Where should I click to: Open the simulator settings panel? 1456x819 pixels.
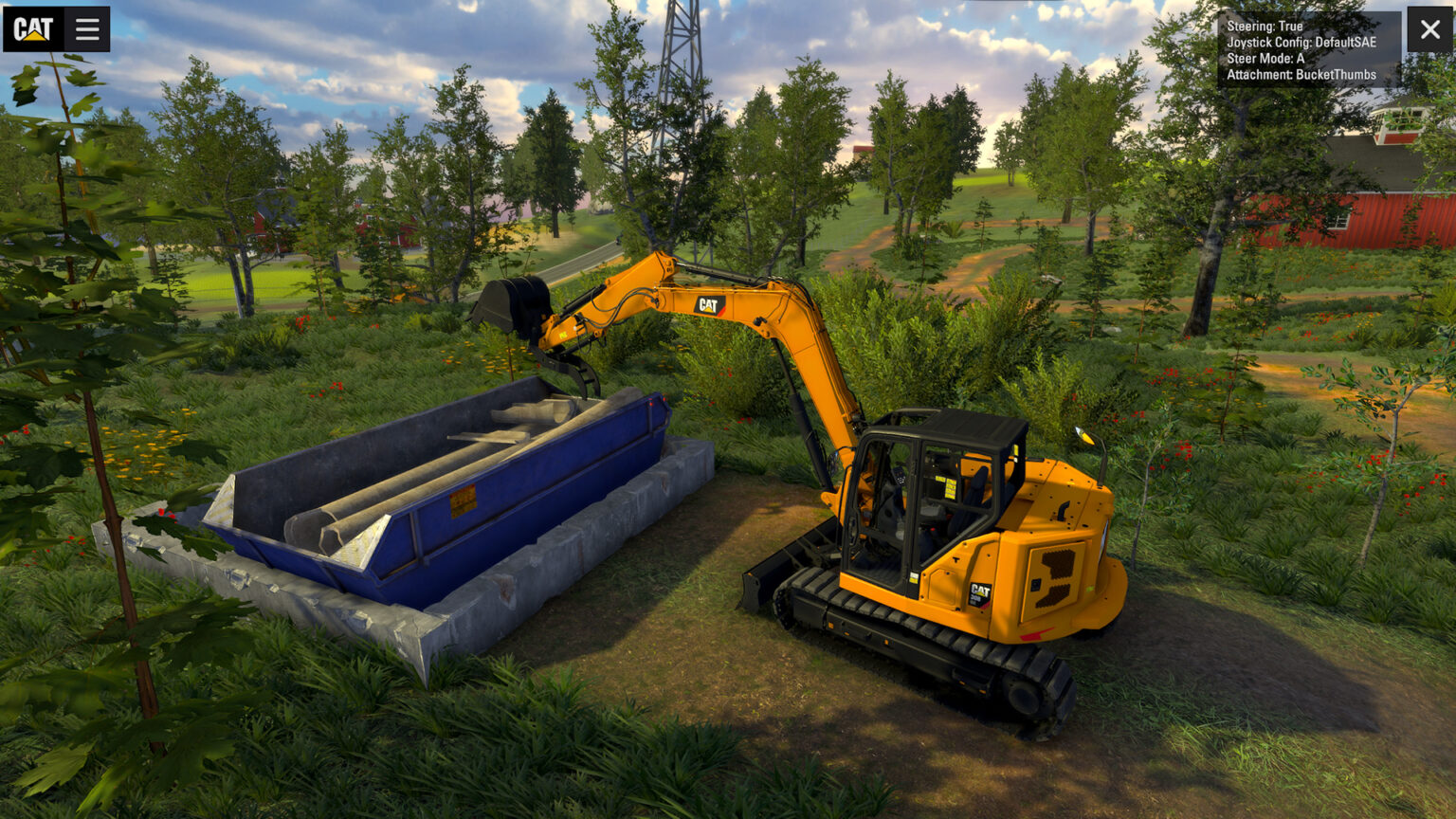point(86,27)
